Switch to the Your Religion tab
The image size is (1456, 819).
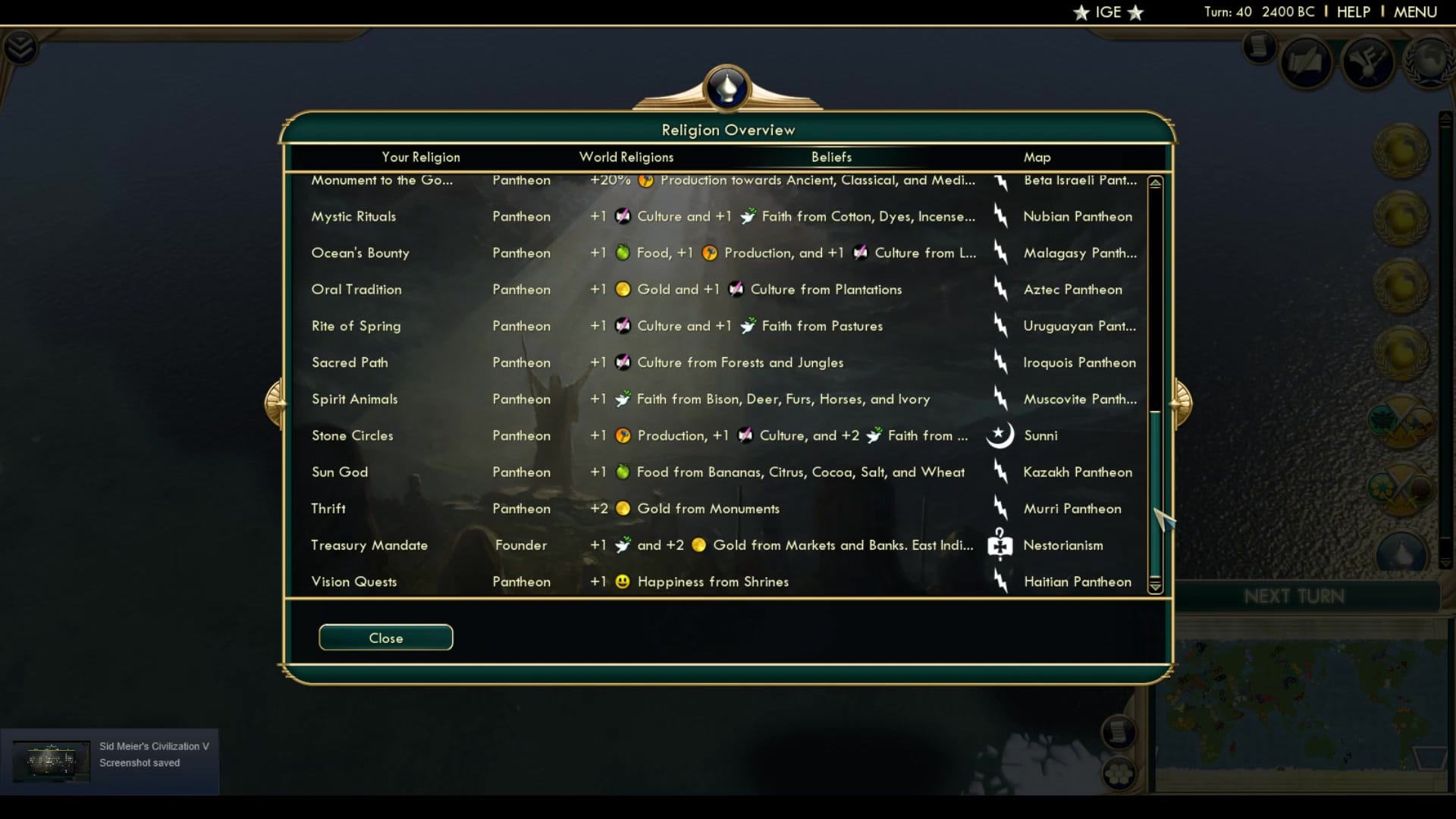[421, 157]
